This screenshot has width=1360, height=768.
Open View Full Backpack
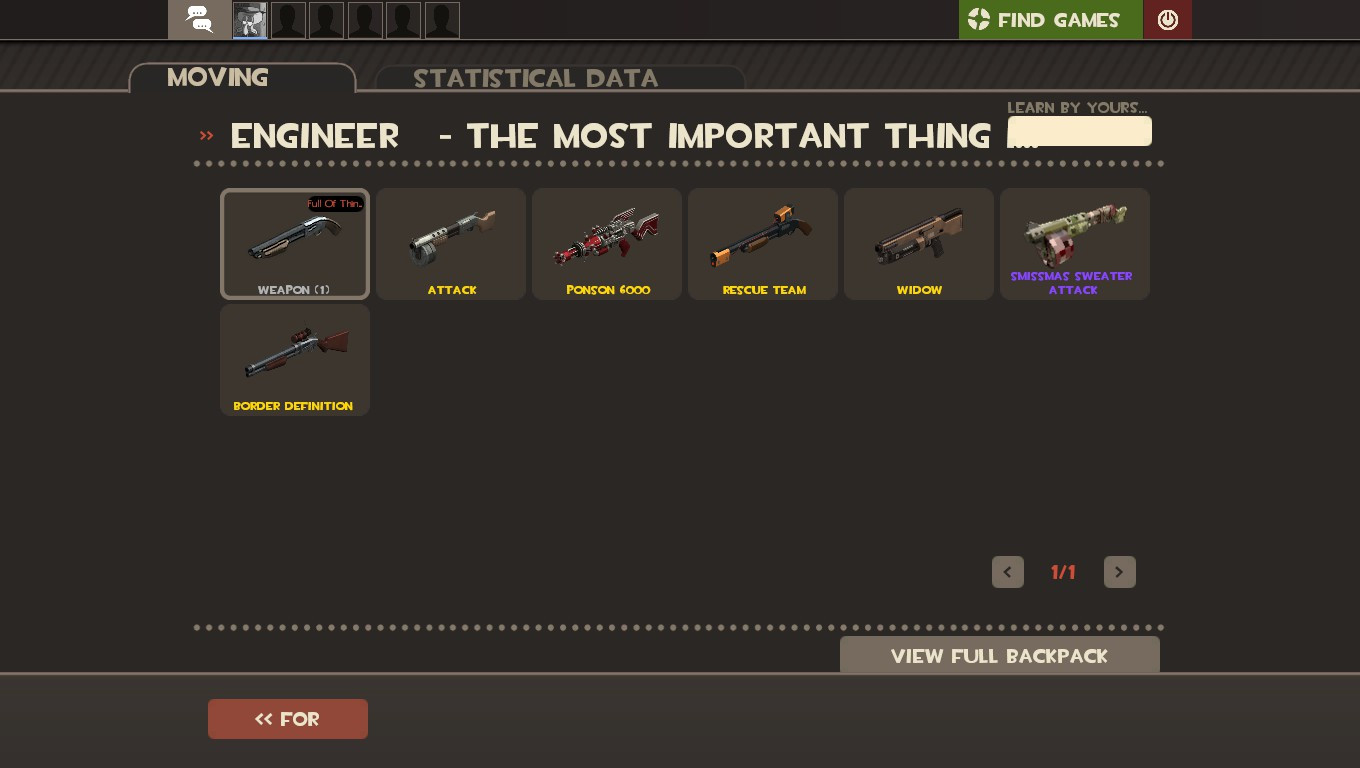(x=999, y=656)
